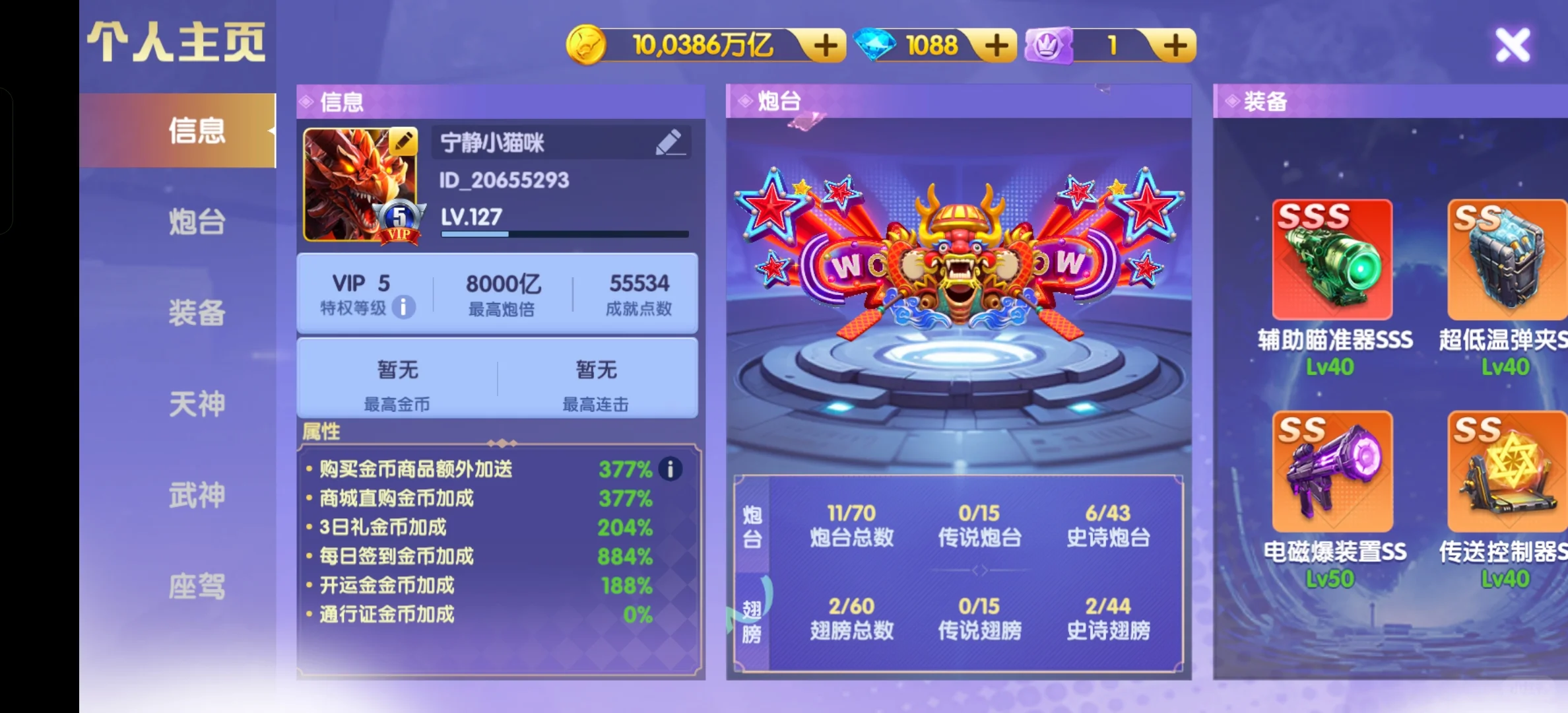
Task: Open the 辅助瞄准器SSS equipment icon
Action: [x=1332, y=259]
